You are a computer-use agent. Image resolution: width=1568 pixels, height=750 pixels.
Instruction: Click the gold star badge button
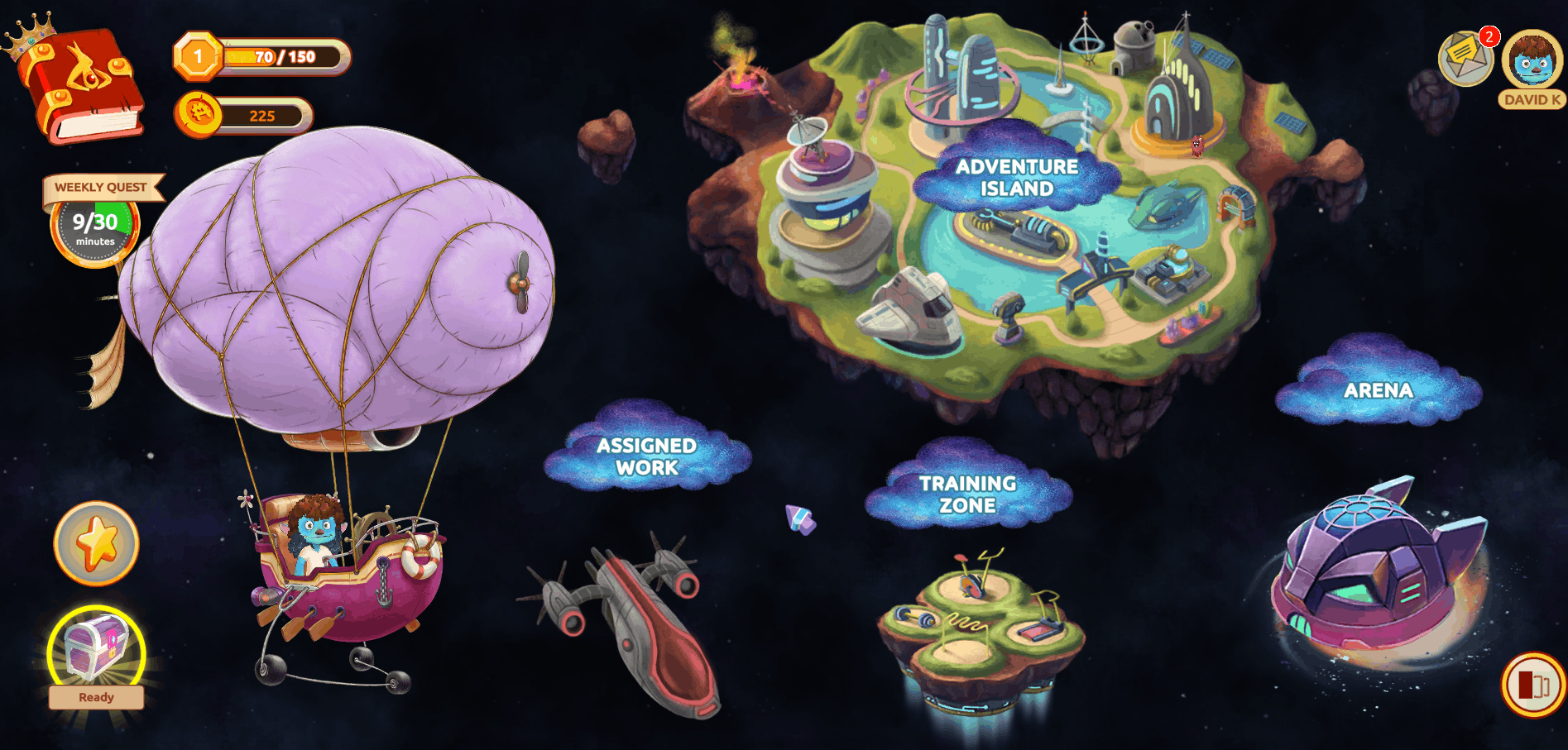pos(97,543)
